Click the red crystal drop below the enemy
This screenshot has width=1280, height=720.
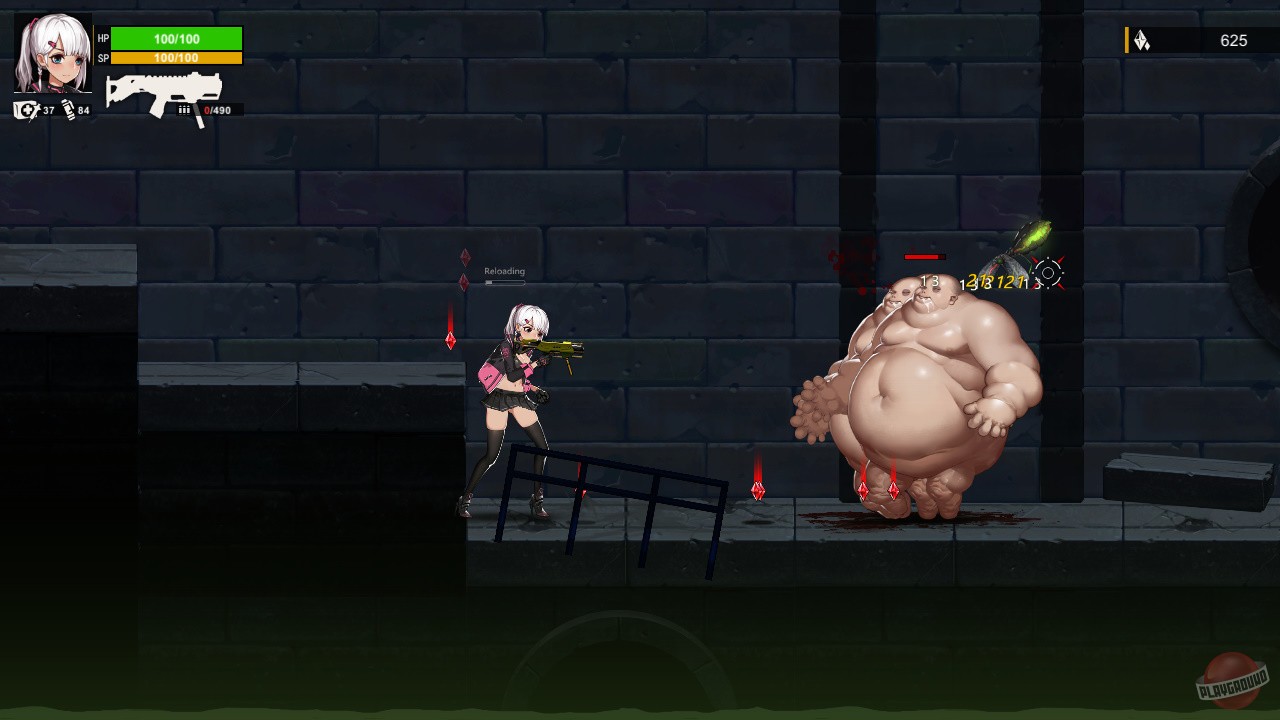pos(862,489)
